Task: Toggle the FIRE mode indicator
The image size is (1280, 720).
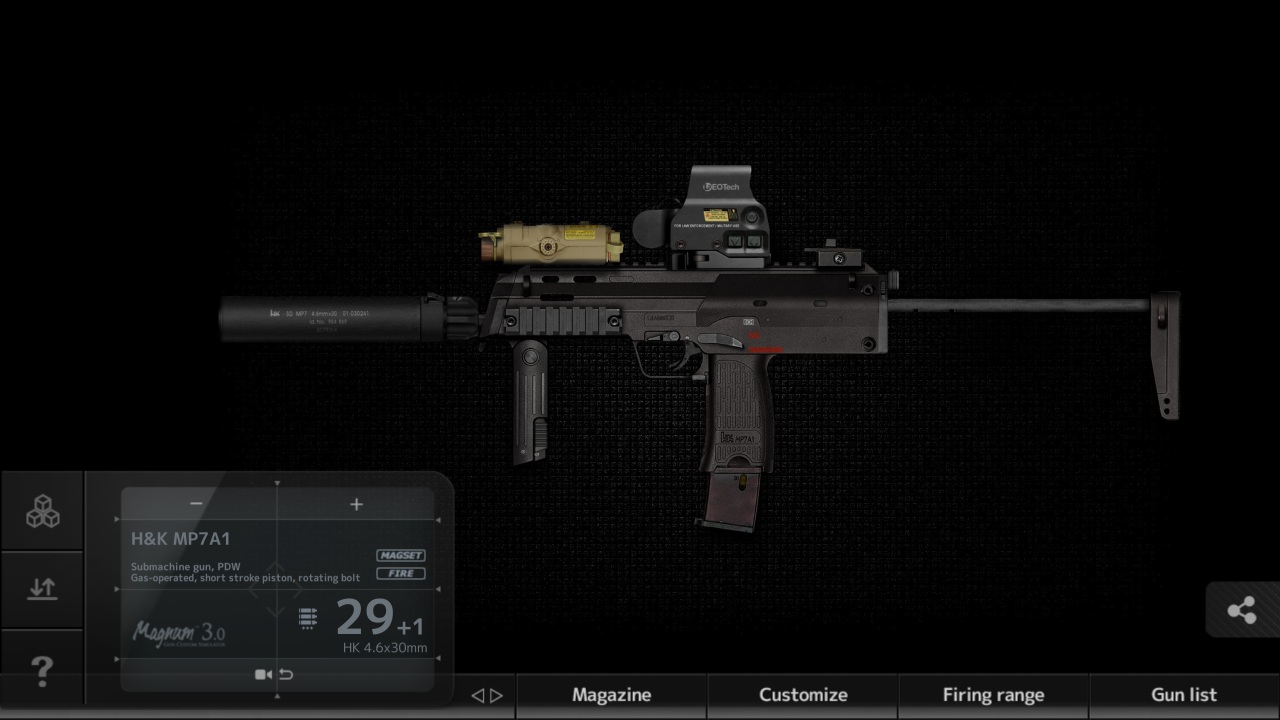Action: click(x=401, y=574)
